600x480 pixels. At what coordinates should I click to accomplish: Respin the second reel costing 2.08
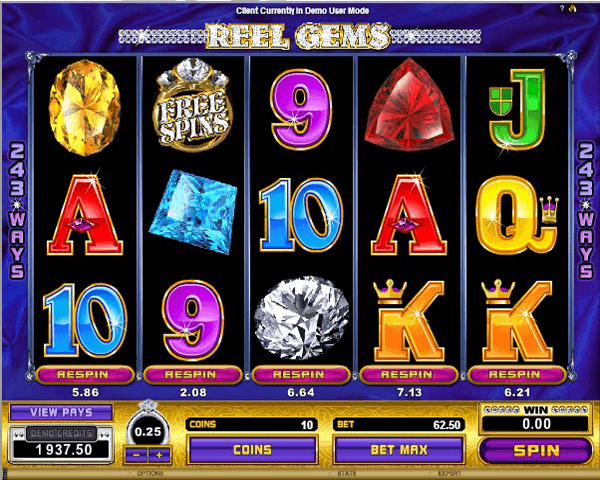192,374
